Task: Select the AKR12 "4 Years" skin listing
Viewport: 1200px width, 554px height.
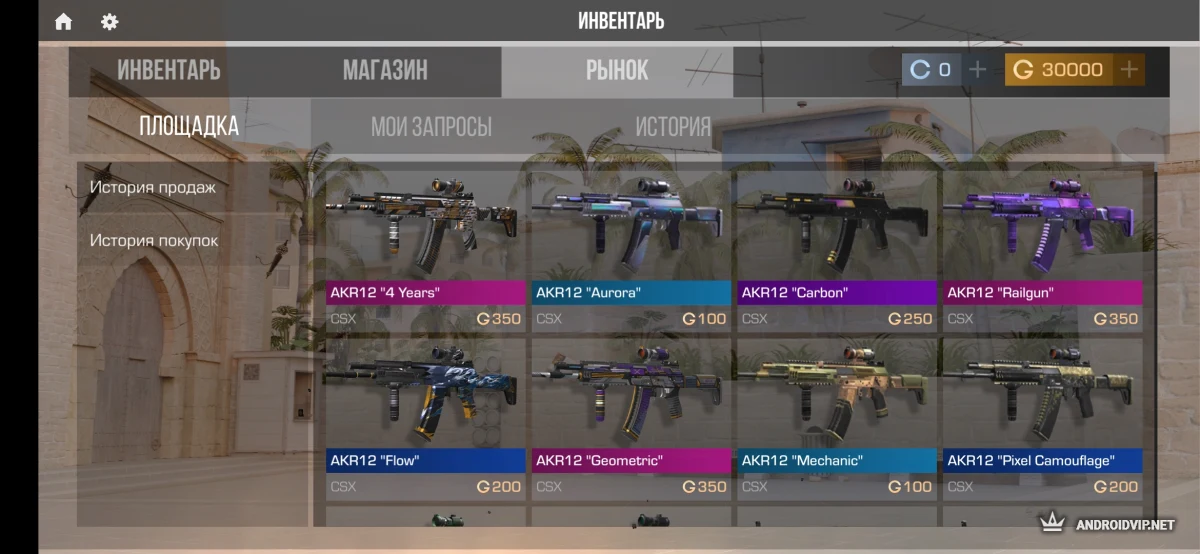Action: coord(427,250)
